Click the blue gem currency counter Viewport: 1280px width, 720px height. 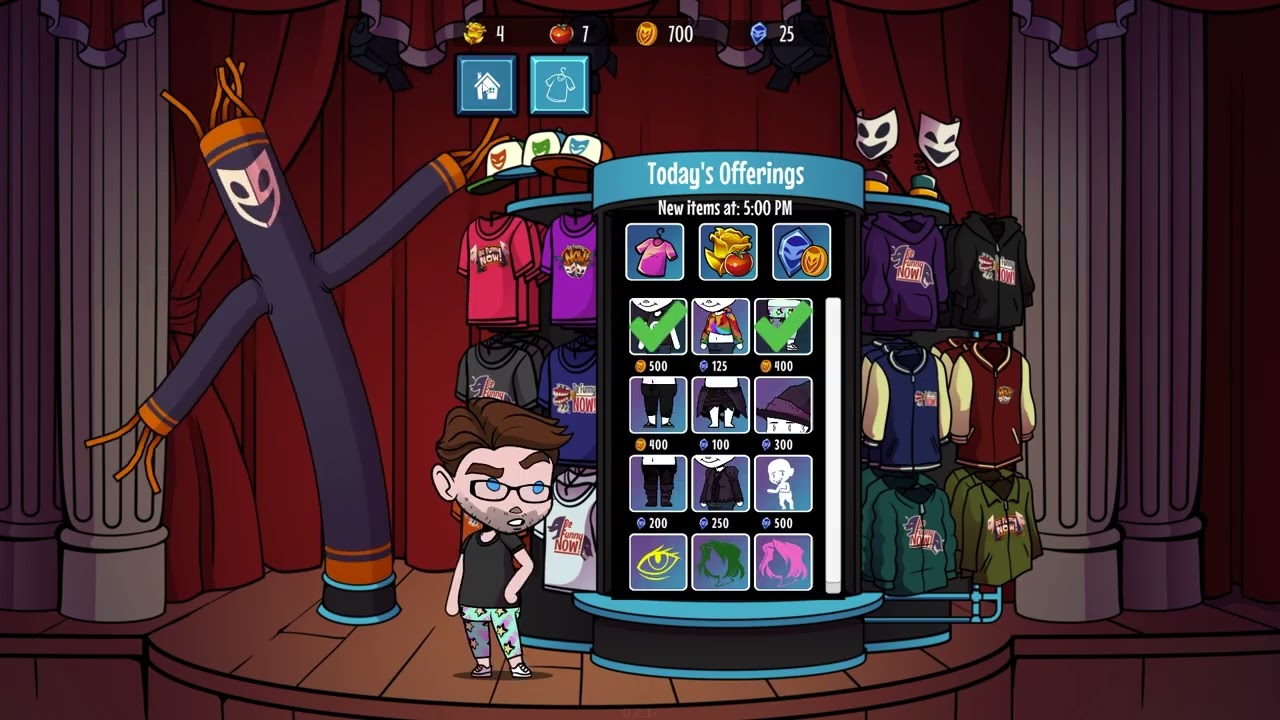click(x=770, y=34)
